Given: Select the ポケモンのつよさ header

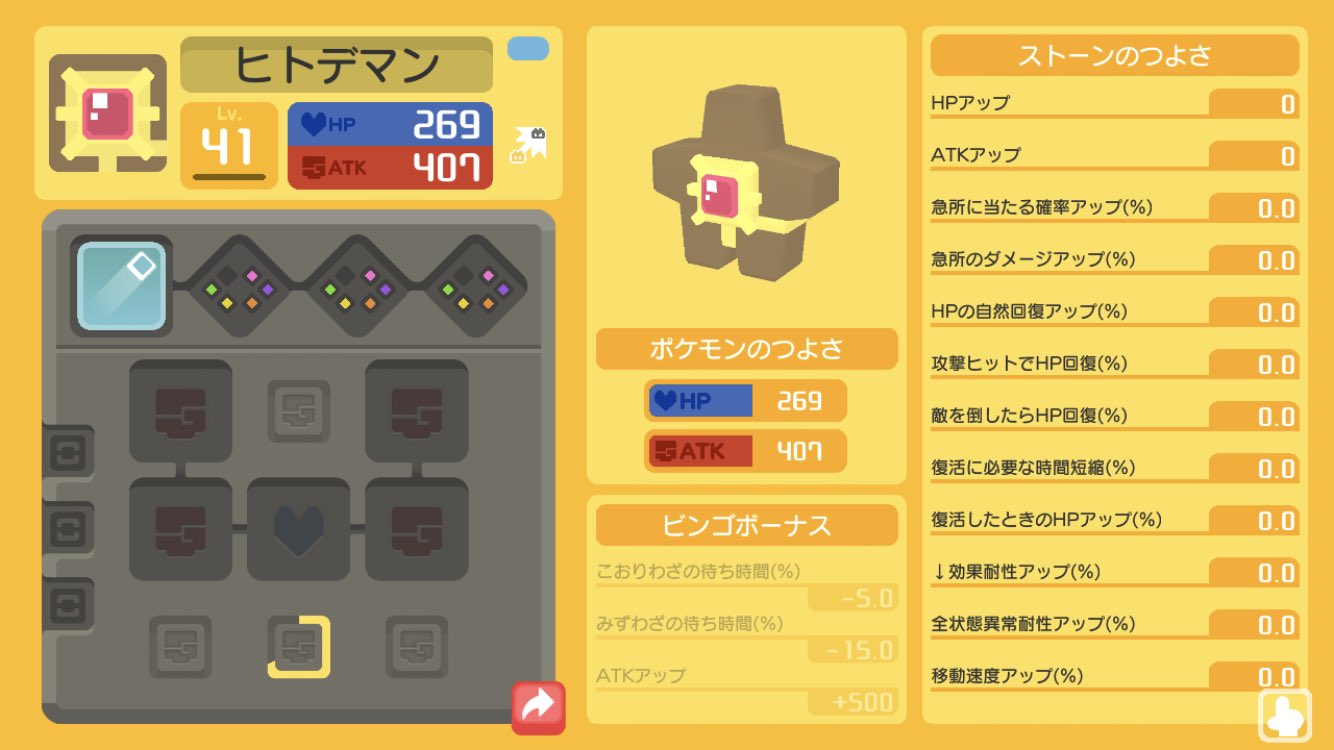Looking at the screenshot, I should click(x=745, y=349).
